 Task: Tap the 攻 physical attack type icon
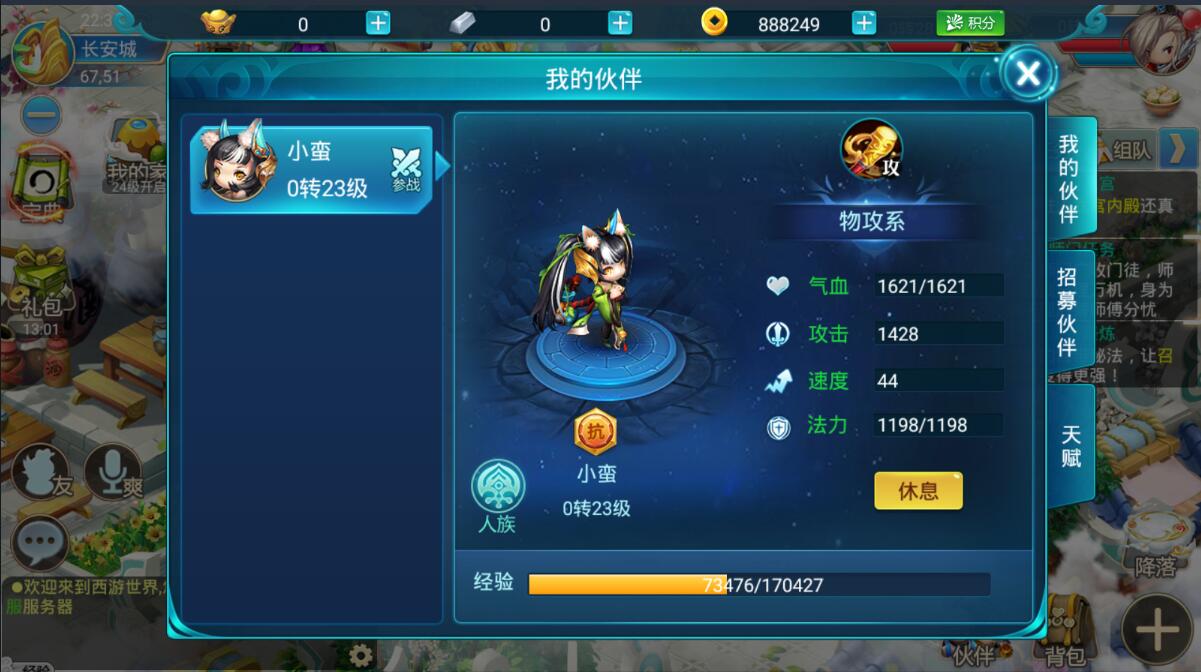click(x=871, y=150)
